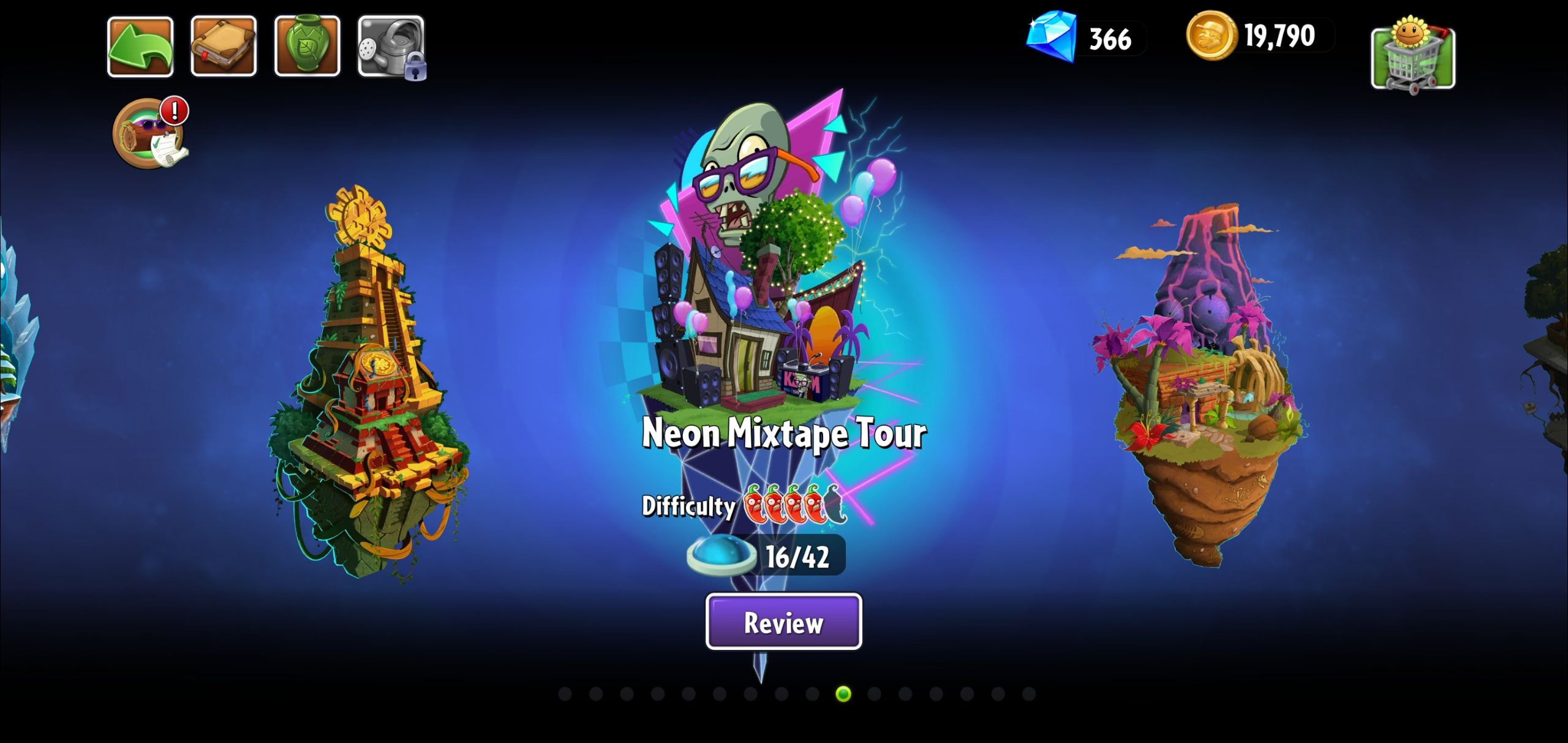Select the locked watering can button
Image resolution: width=1568 pixels, height=743 pixels.
pos(391,47)
